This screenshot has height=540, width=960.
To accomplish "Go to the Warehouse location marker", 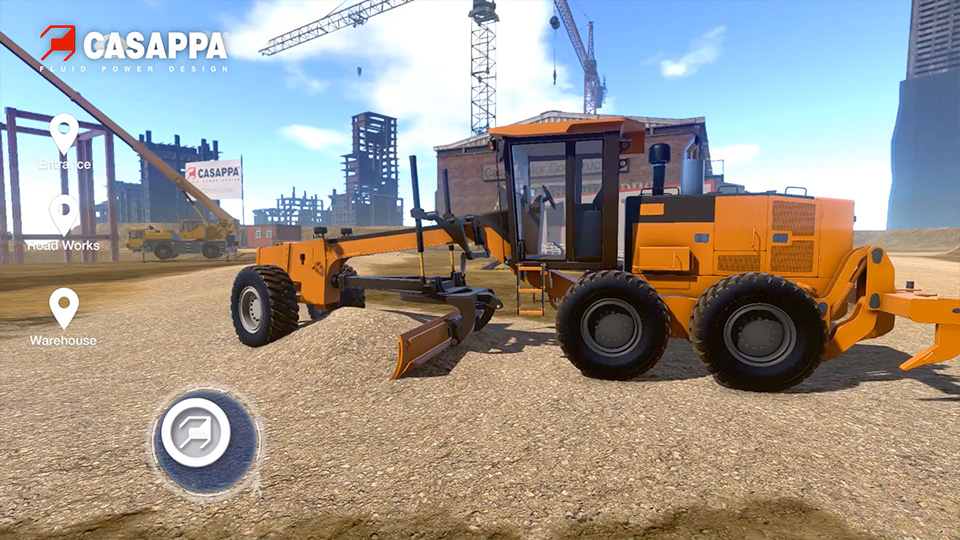I will (x=64, y=309).
